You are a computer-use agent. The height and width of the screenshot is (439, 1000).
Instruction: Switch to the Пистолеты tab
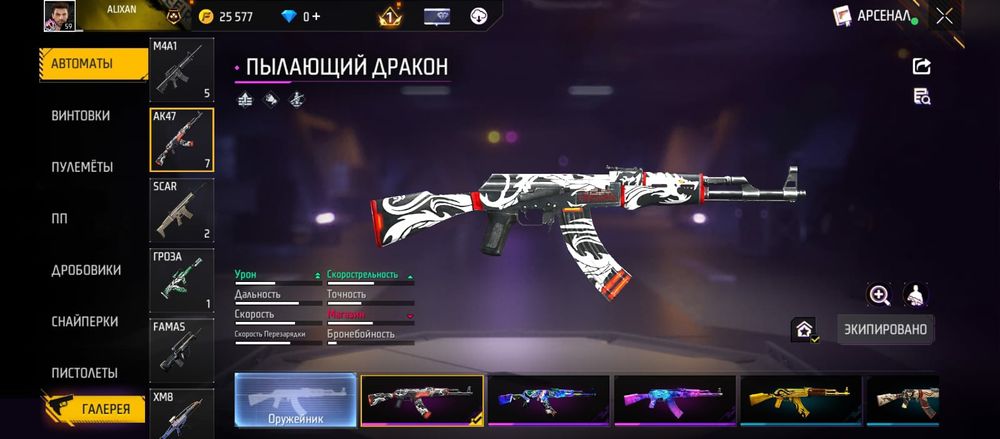84,373
